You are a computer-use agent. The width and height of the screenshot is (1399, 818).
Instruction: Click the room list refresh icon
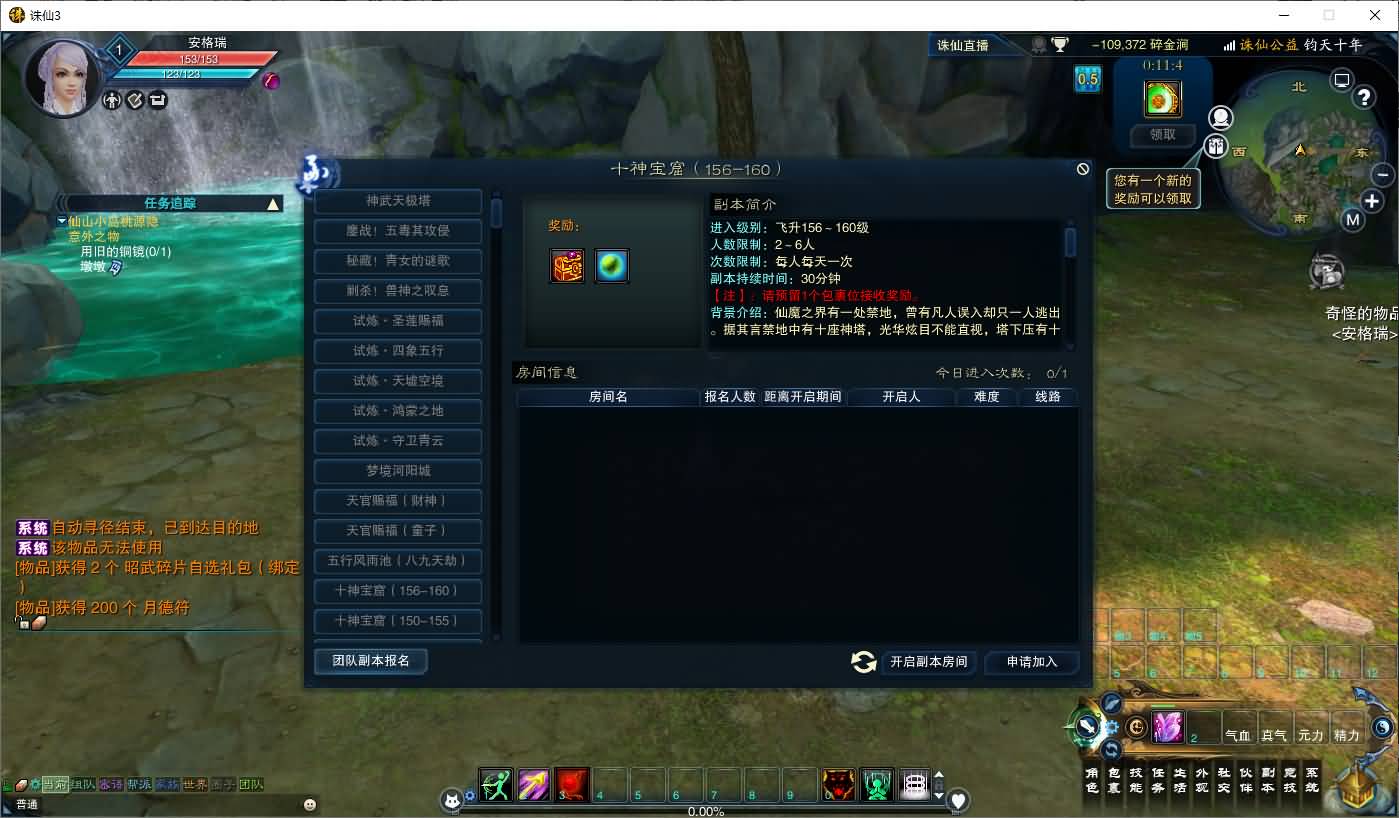coord(862,662)
